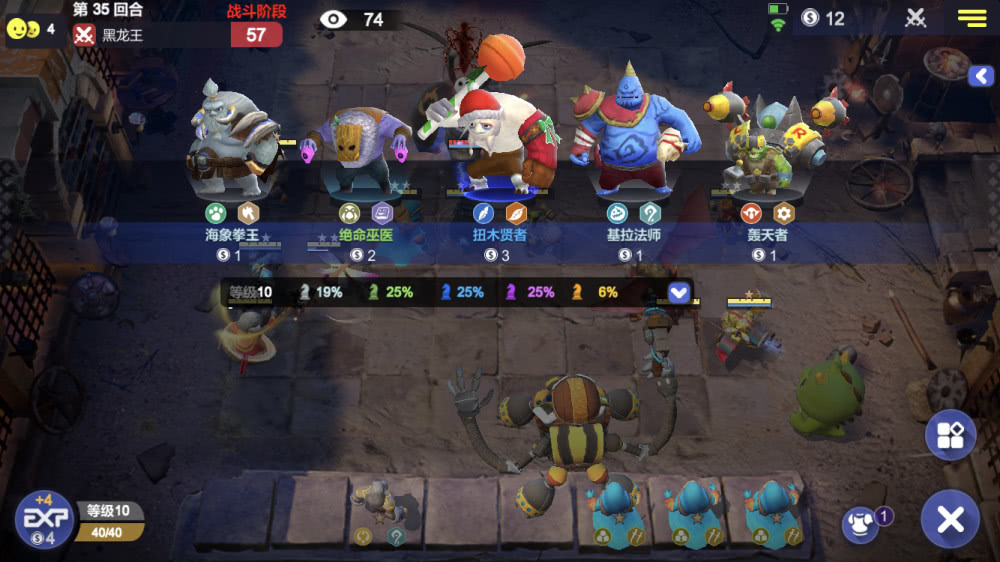Toggle the eye spectator count icon
The height and width of the screenshot is (562, 1000).
(333, 19)
